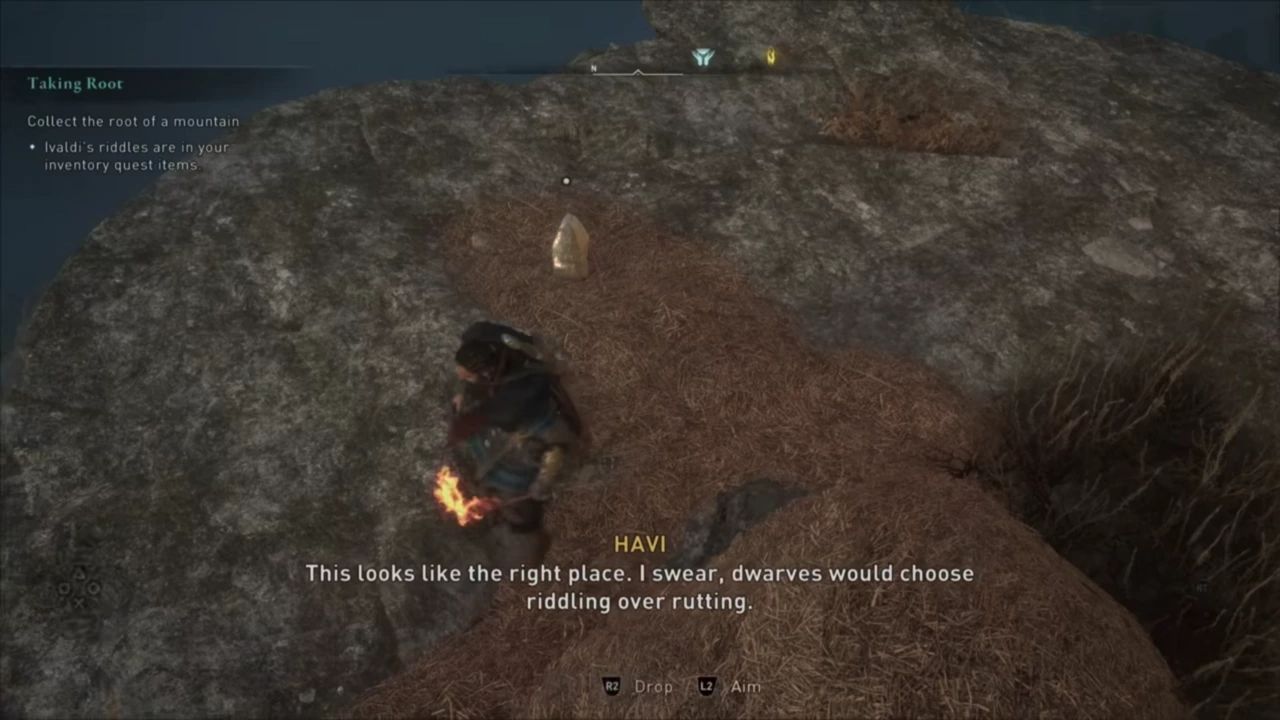The width and height of the screenshot is (1280, 720).
Task: Click the Drop action label
Action: tap(653, 687)
